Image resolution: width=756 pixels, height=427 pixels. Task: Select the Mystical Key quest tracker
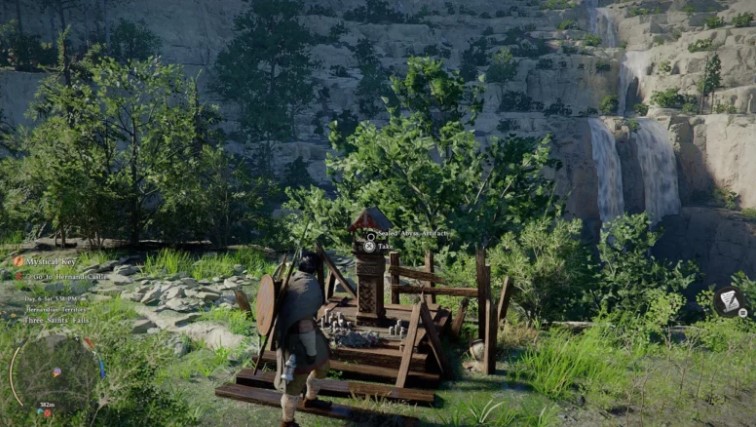(46, 260)
